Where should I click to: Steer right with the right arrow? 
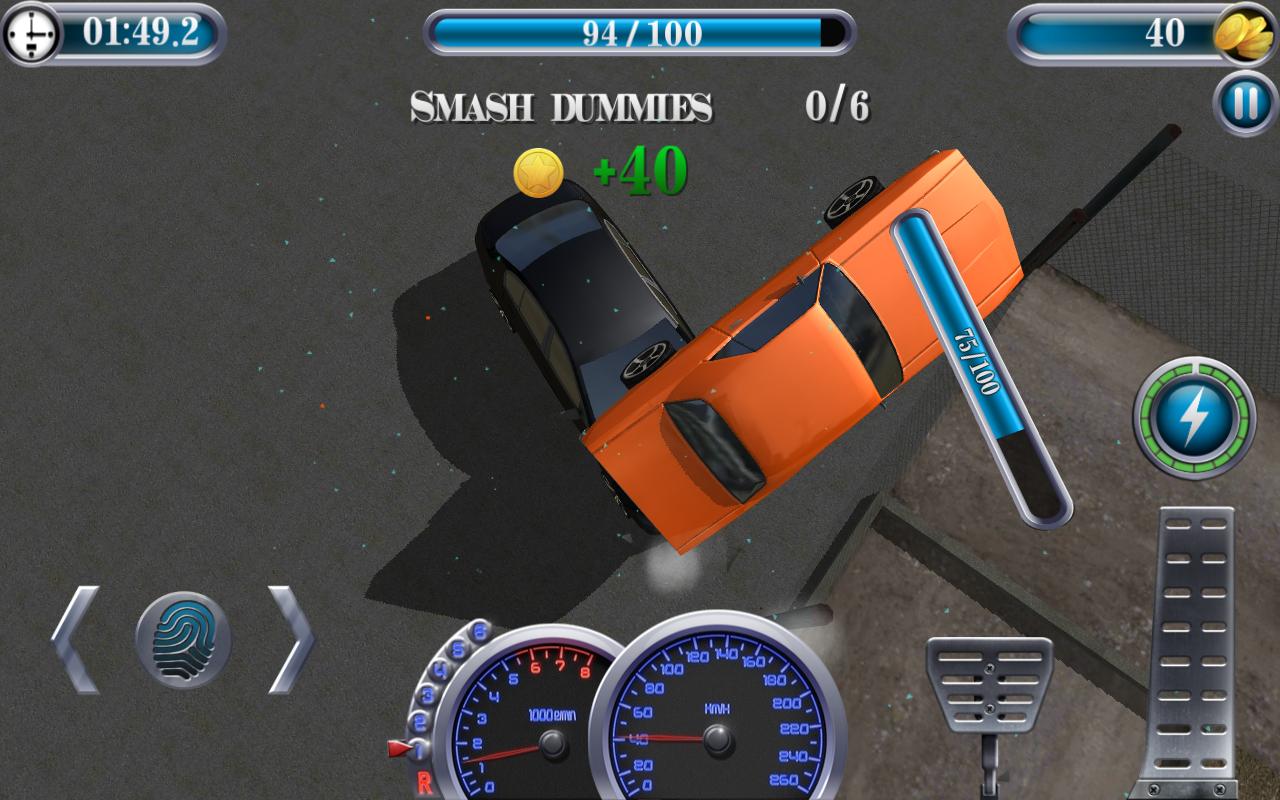point(291,639)
